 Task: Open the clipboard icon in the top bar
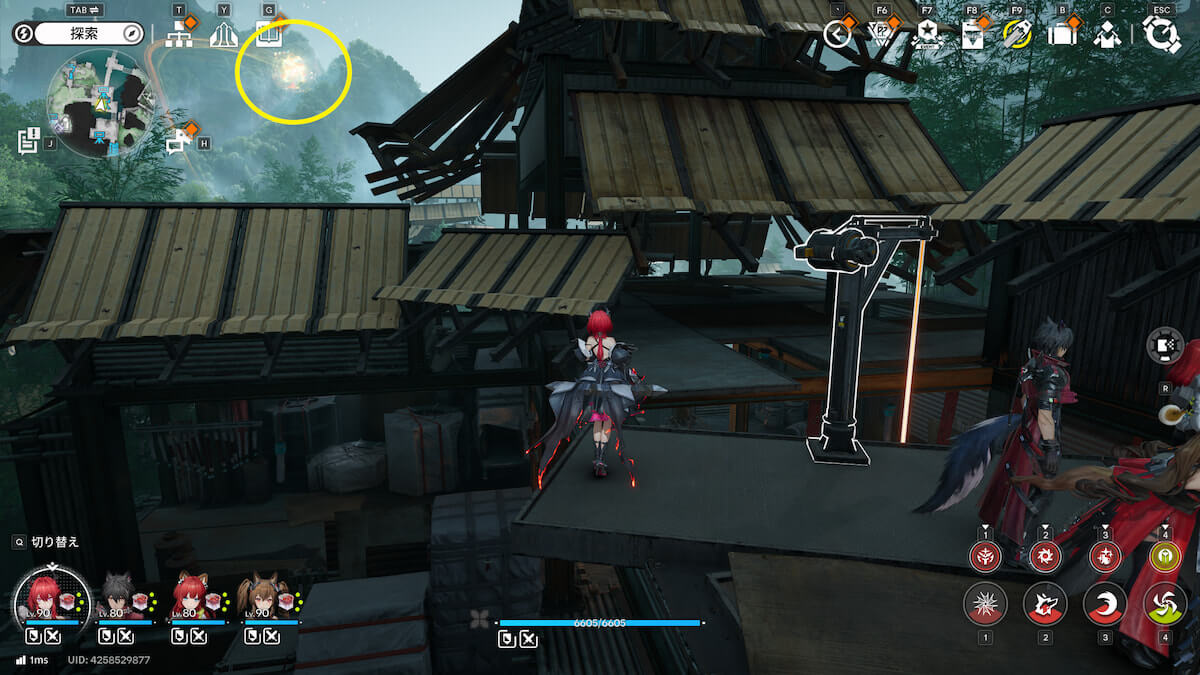[x=972, y=35]
